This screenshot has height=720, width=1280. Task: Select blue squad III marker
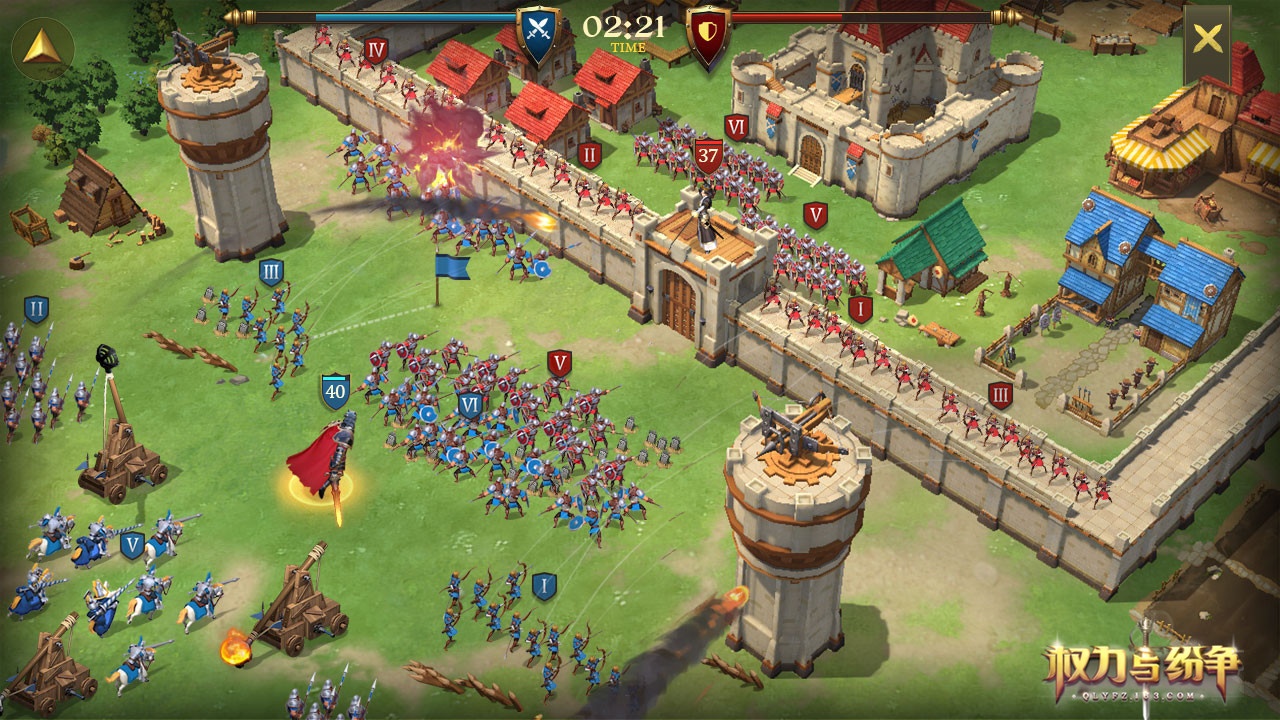pyautogui.click(x=271, y=272)
